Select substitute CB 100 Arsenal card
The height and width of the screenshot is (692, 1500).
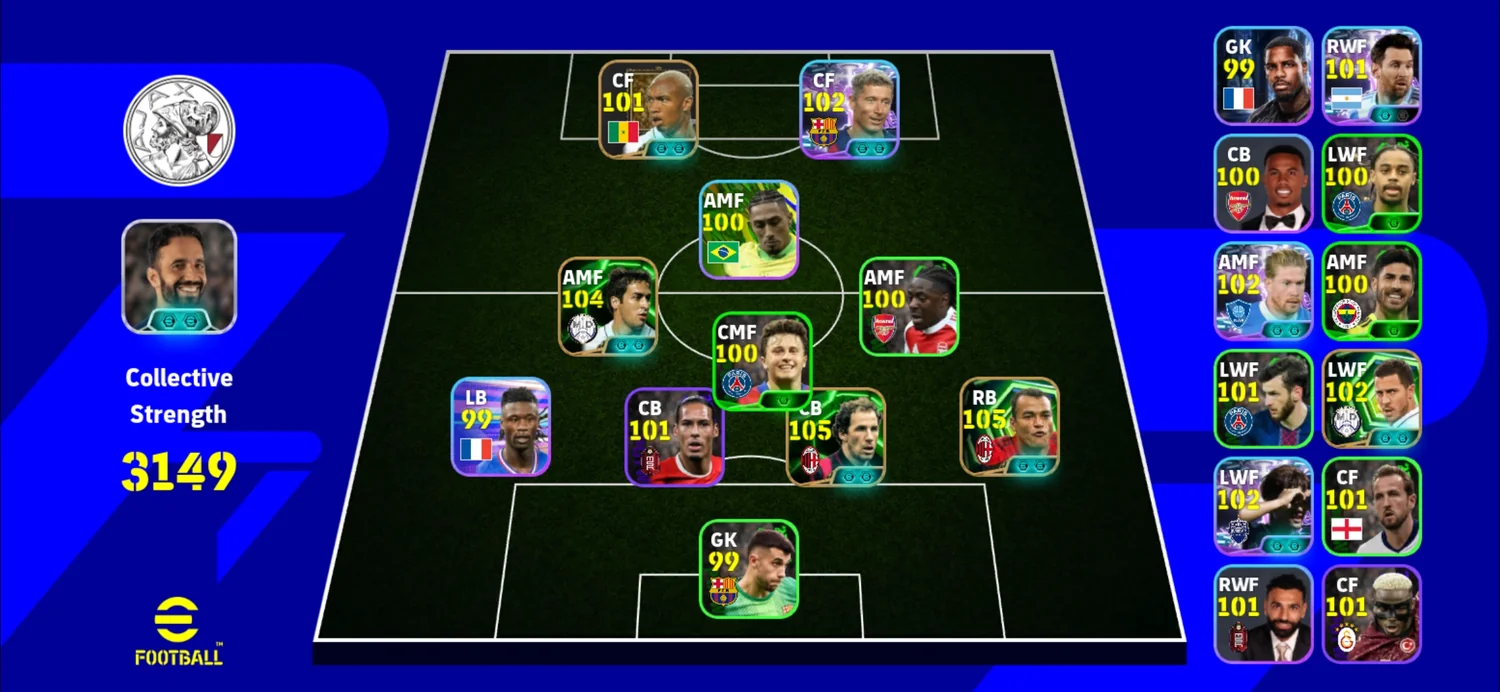(x=1263, y=183)
